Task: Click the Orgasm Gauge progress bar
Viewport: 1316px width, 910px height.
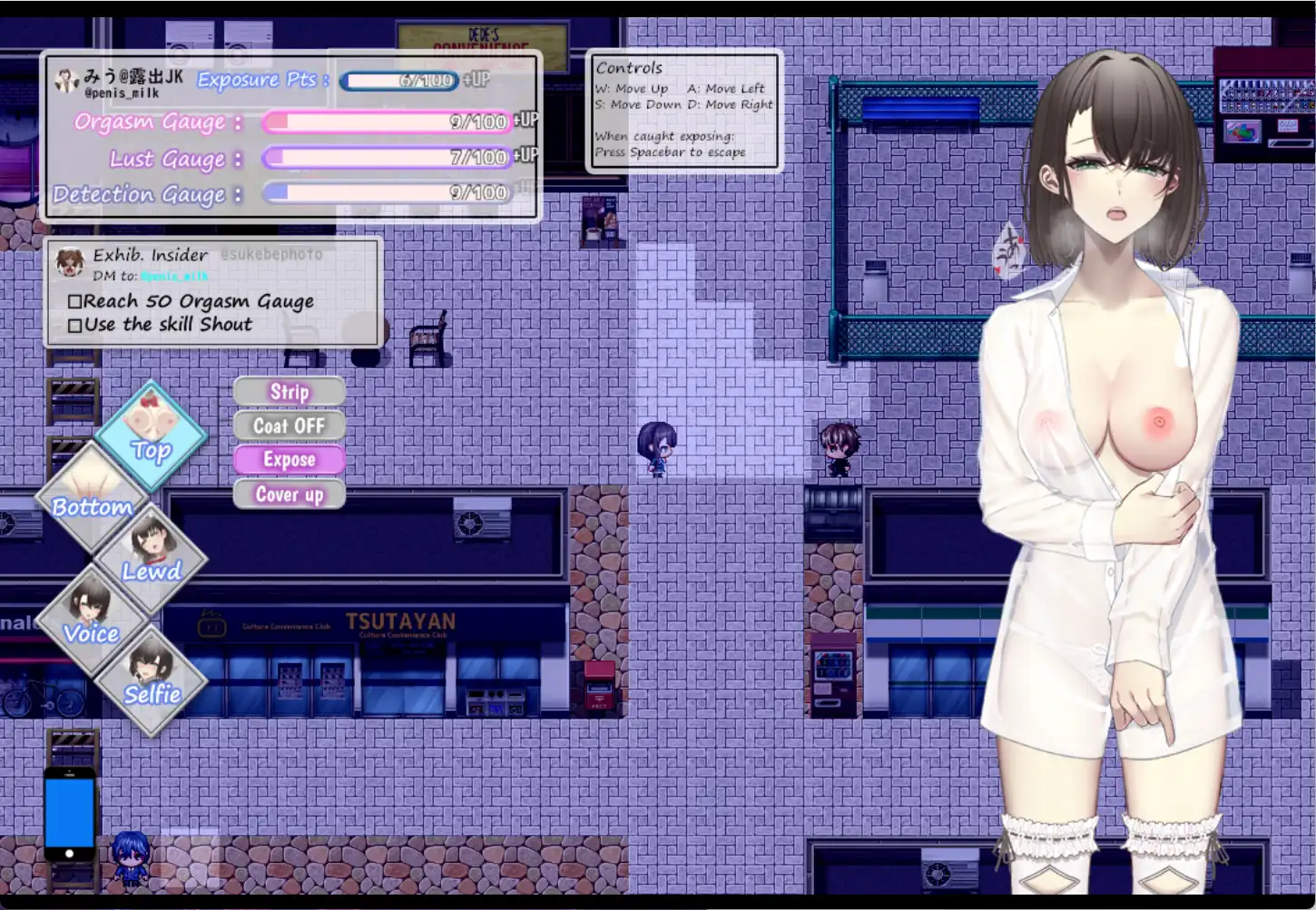Action: pos(386,122)
